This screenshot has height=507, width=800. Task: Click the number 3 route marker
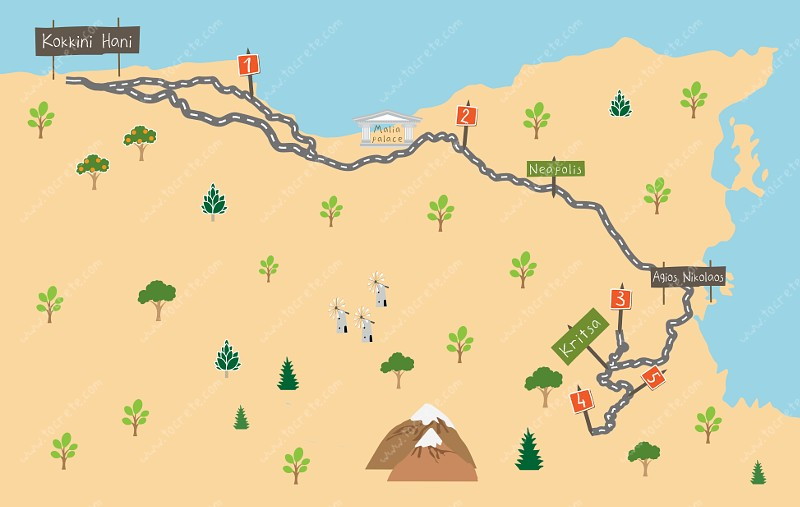621,298
